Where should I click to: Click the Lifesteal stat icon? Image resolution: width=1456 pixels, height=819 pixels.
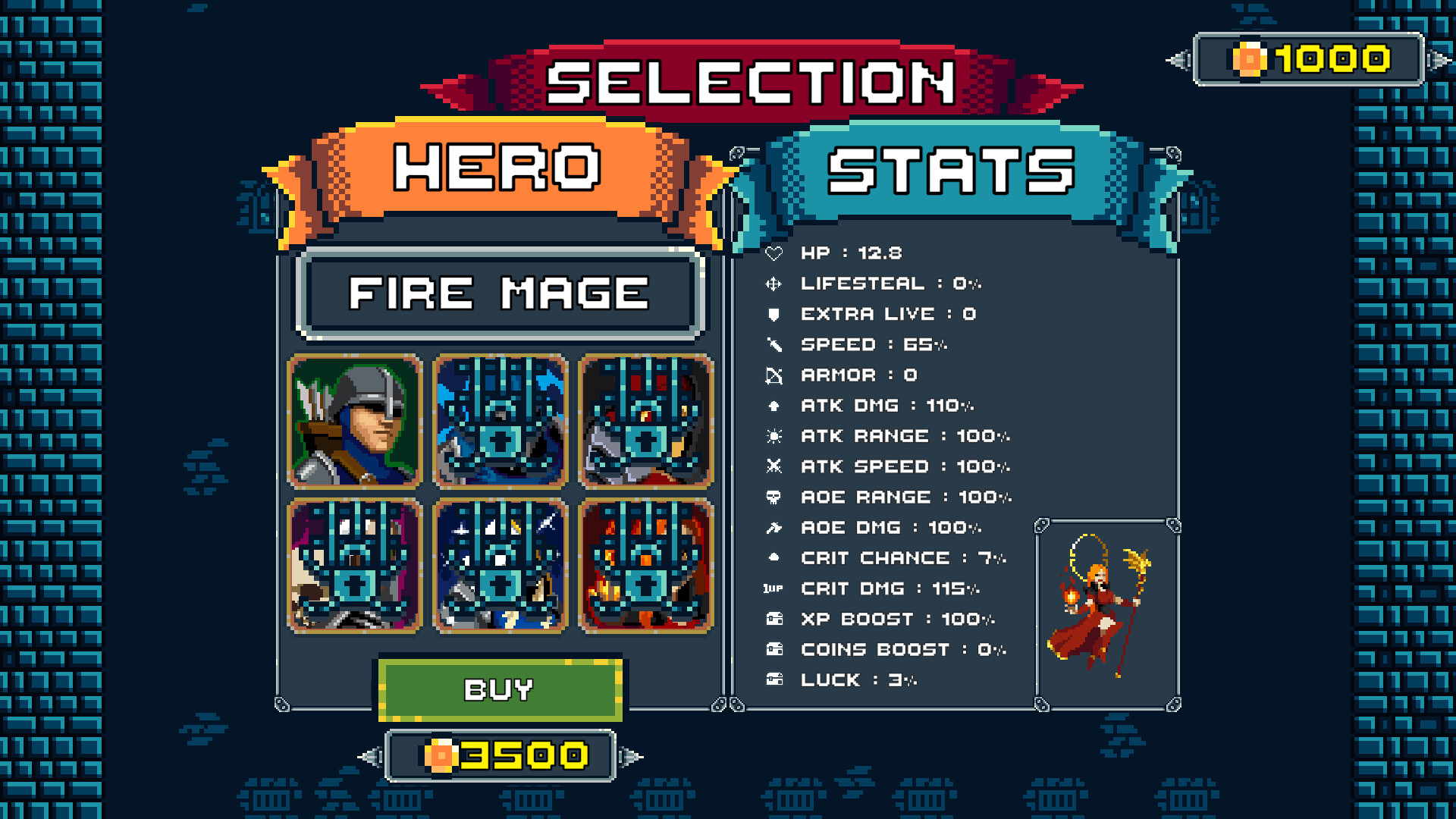tap(775, 284)
